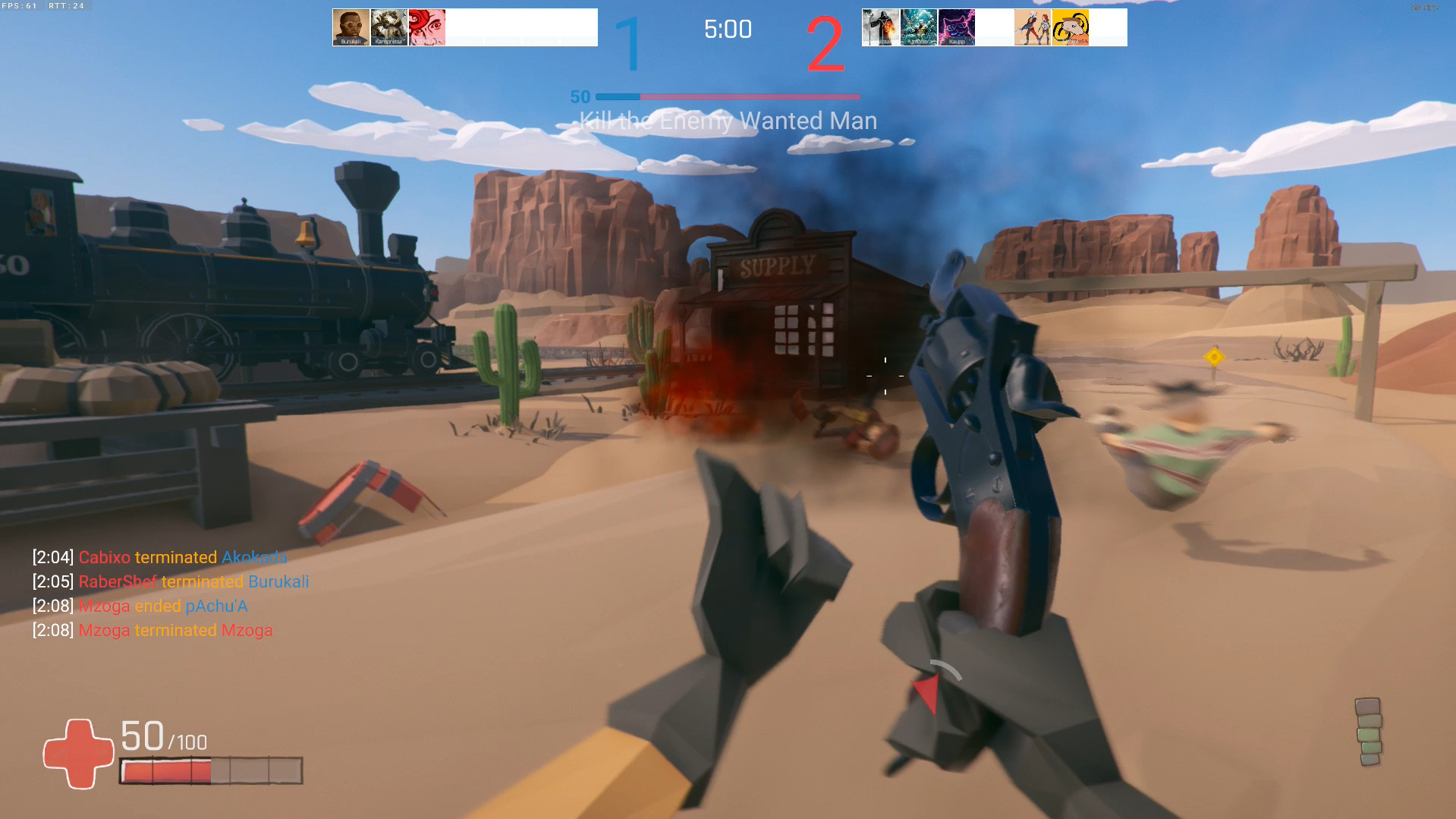
Task: Select Burukali's player avatar
Action: (x=351, y=27)
